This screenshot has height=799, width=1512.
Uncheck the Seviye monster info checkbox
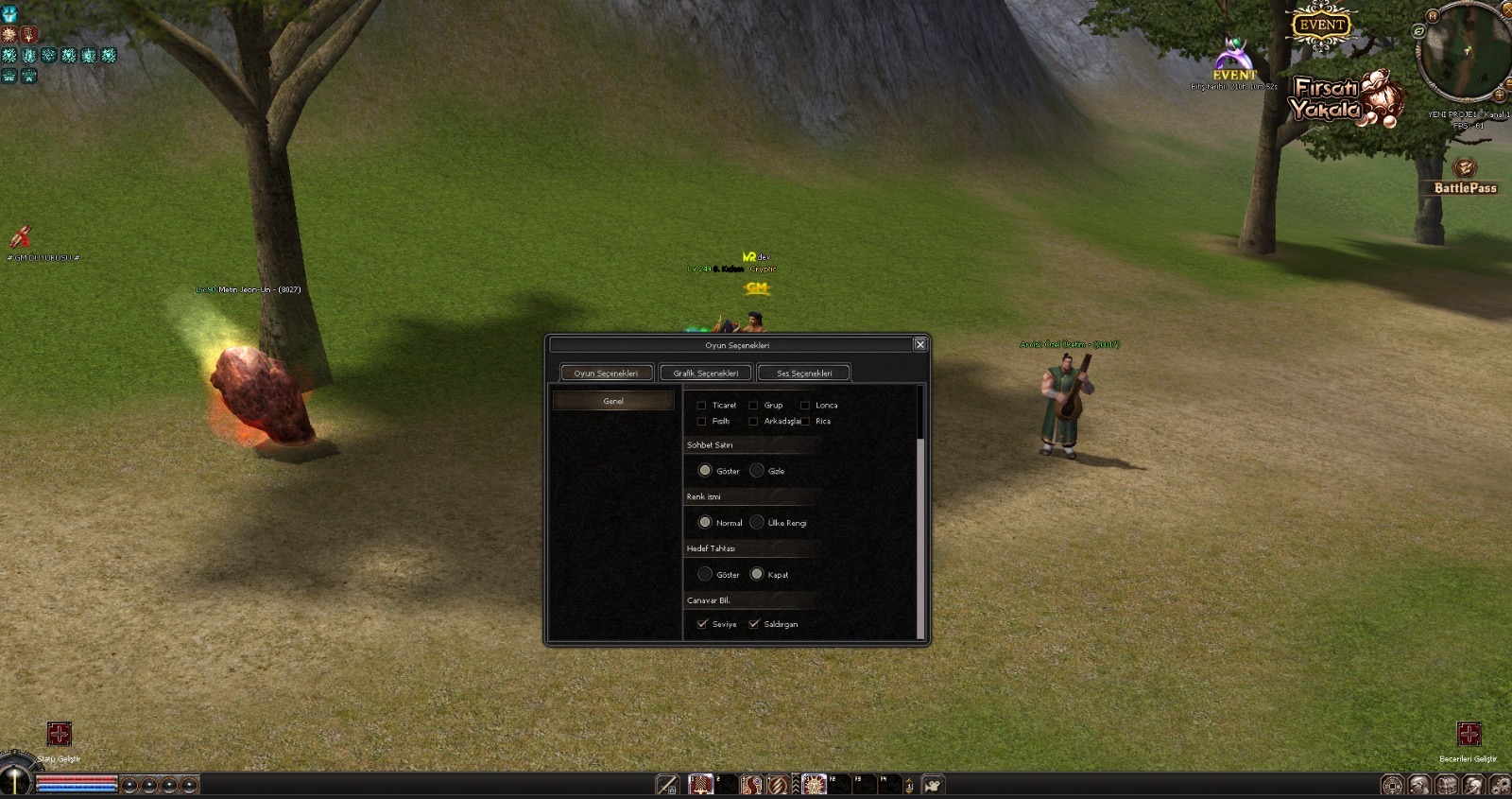click(x=702, y=624)
